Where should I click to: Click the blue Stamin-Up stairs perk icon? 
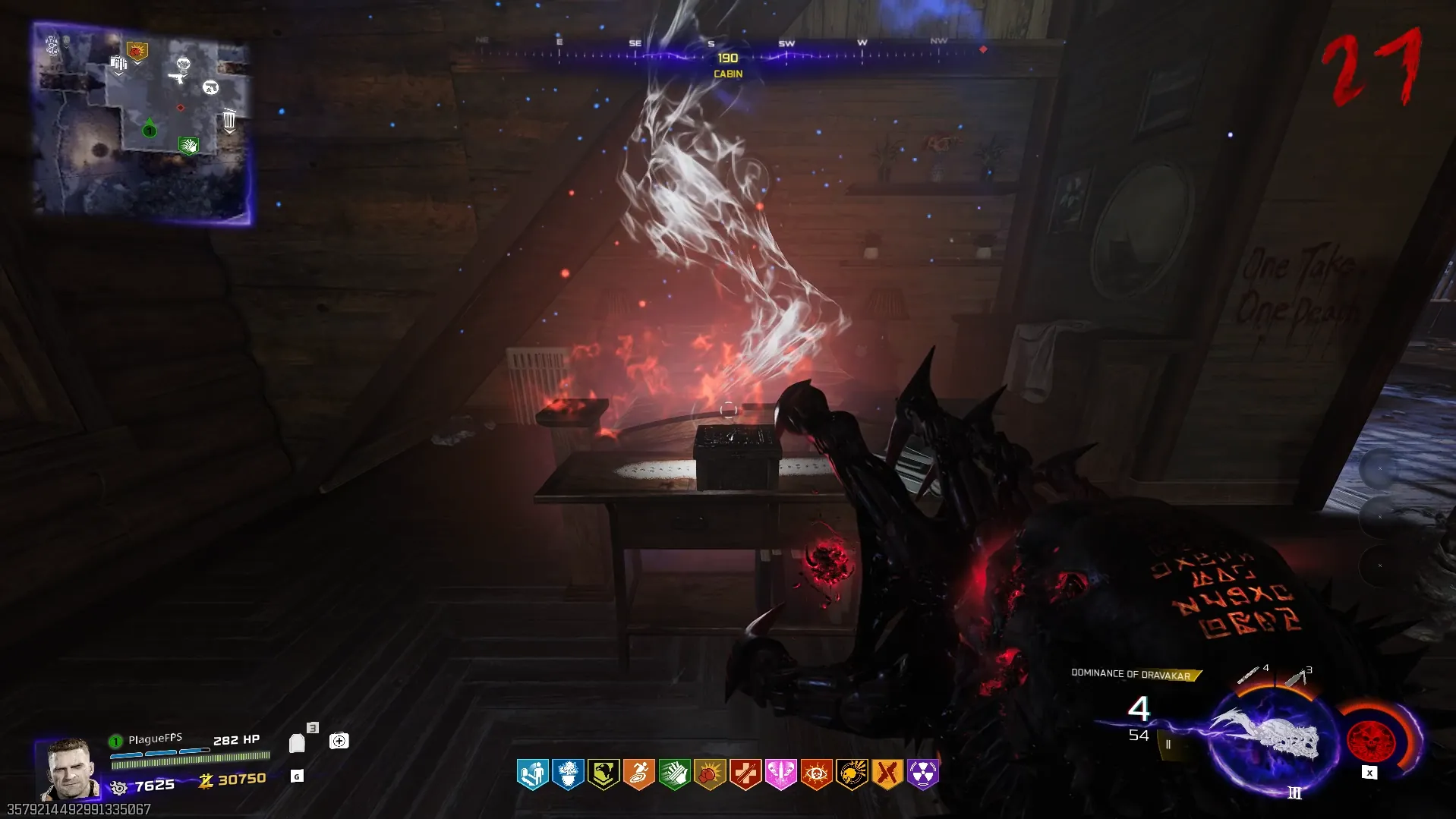click(532, 774)
